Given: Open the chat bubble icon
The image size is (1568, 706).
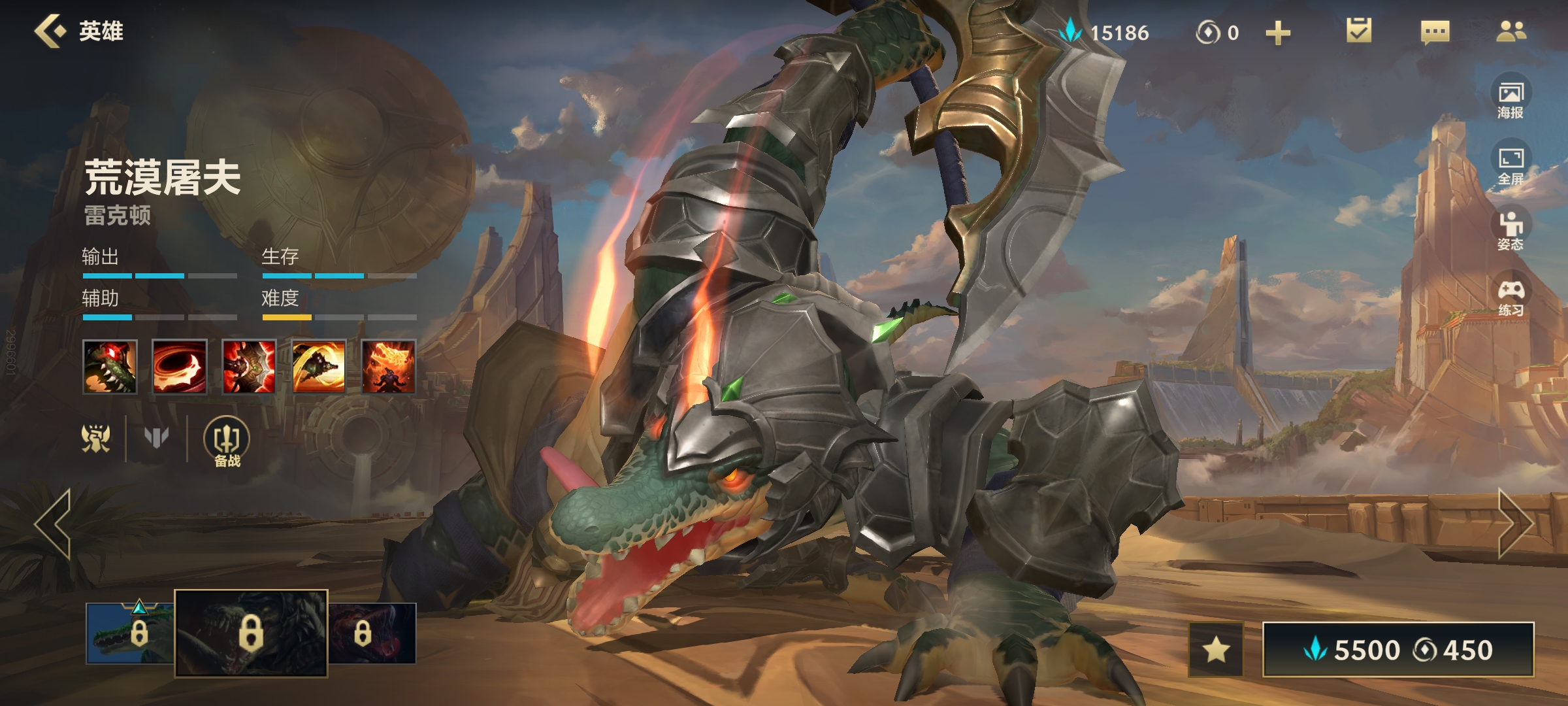Looking at the screenshot, I should point(1435,31).
